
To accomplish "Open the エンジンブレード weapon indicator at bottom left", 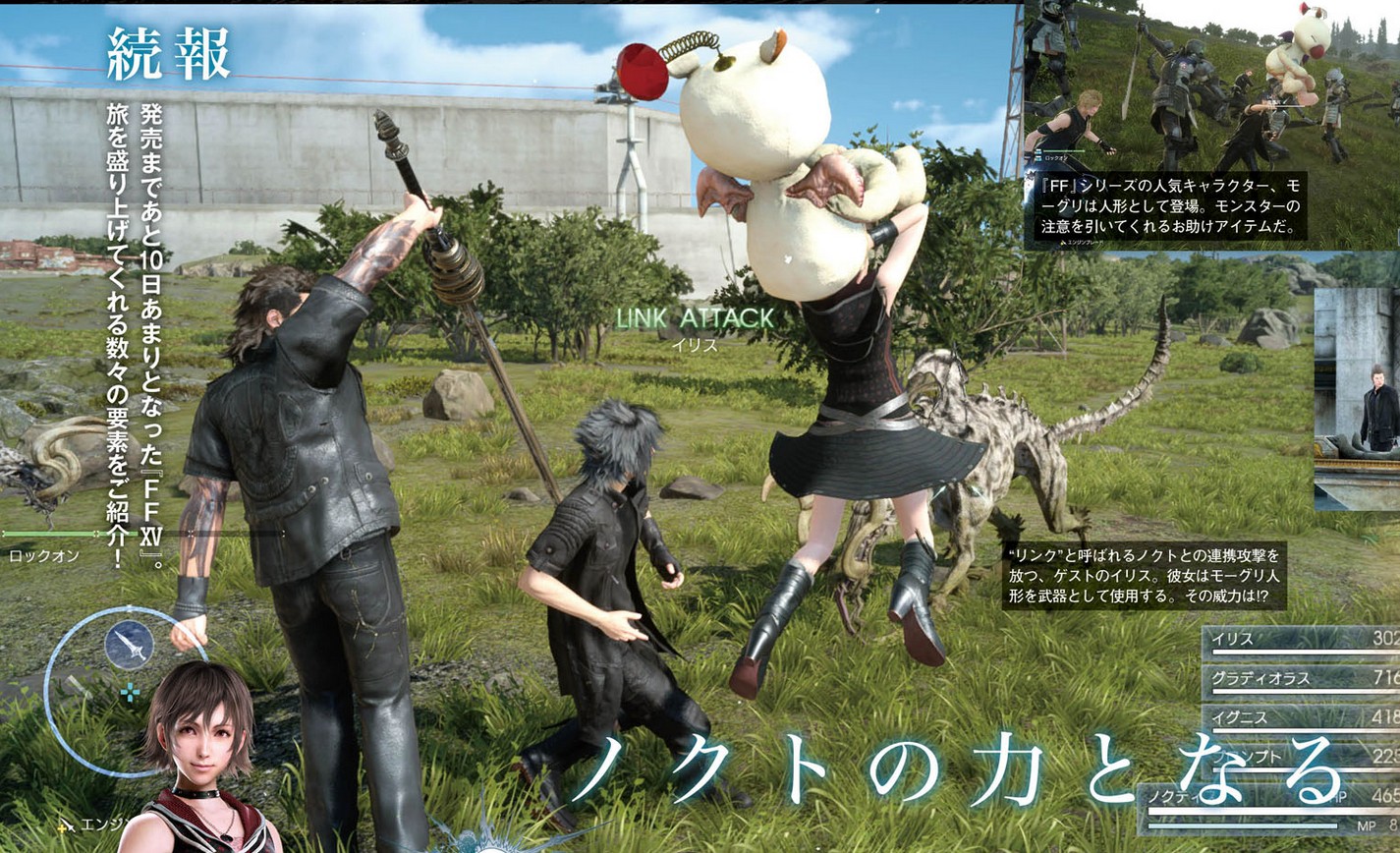I will pos(93,824).
